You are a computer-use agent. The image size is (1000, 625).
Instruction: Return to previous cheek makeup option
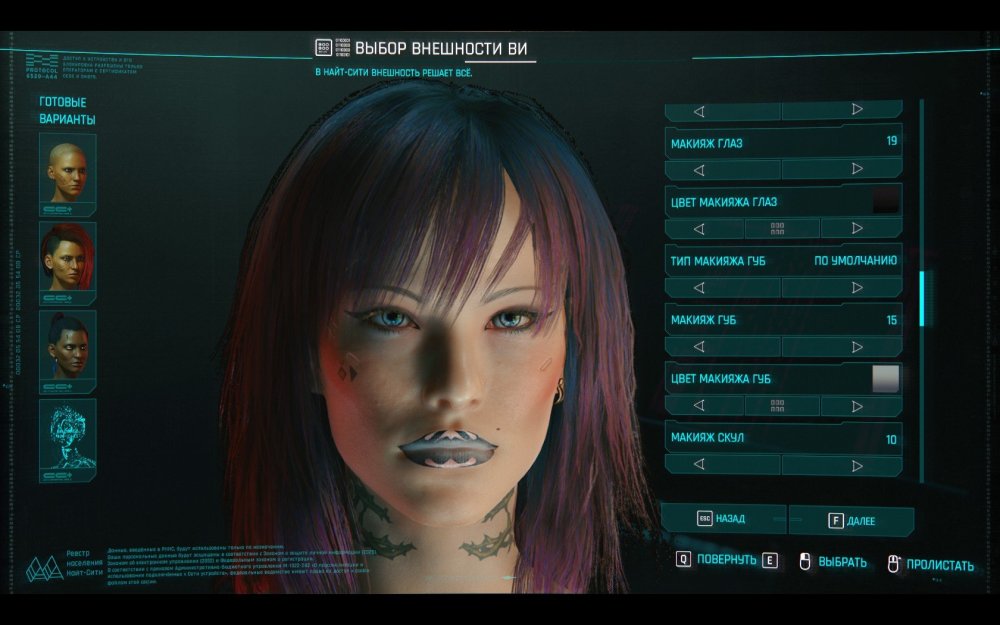pyautogui.click(x=699, y=465)
